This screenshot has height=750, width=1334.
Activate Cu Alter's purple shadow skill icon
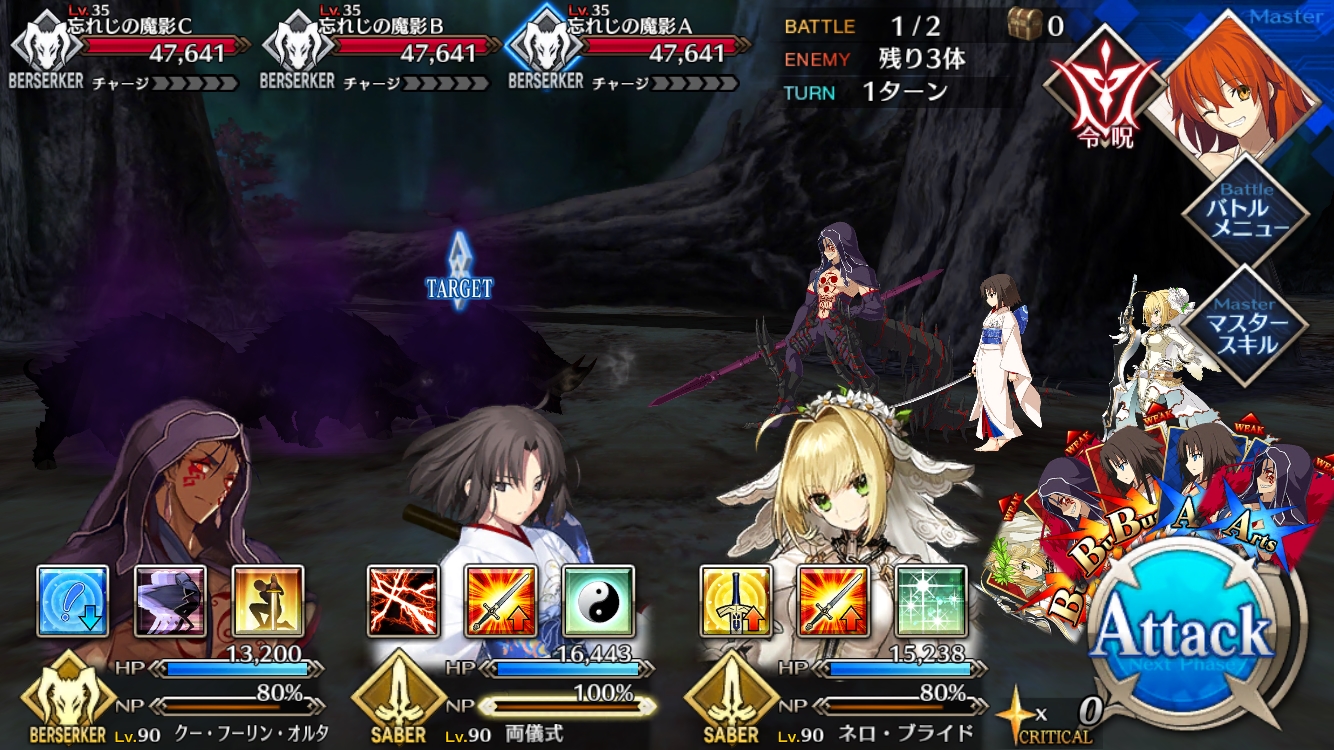pyautogui.click(x=171, y=601)
